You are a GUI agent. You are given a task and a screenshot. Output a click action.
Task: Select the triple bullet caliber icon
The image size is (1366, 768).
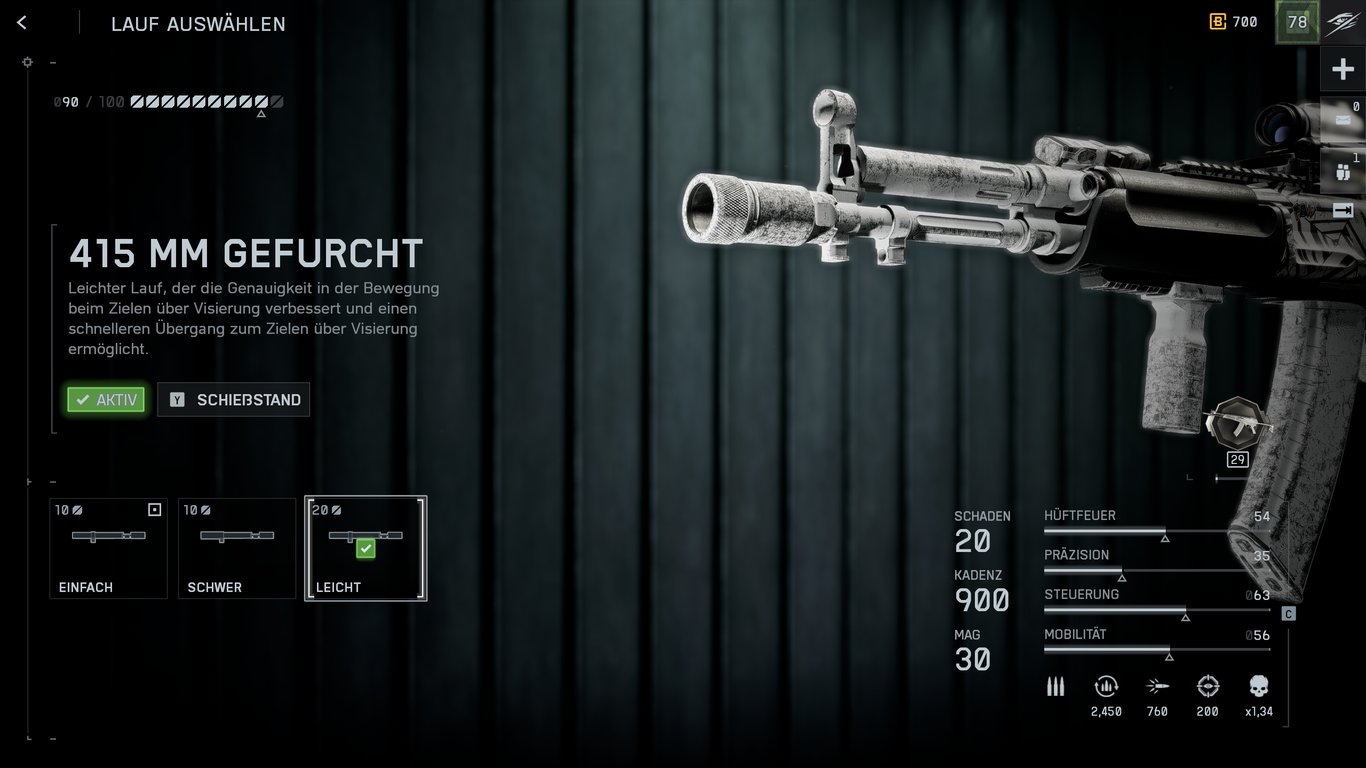[x=1056, y=686]
